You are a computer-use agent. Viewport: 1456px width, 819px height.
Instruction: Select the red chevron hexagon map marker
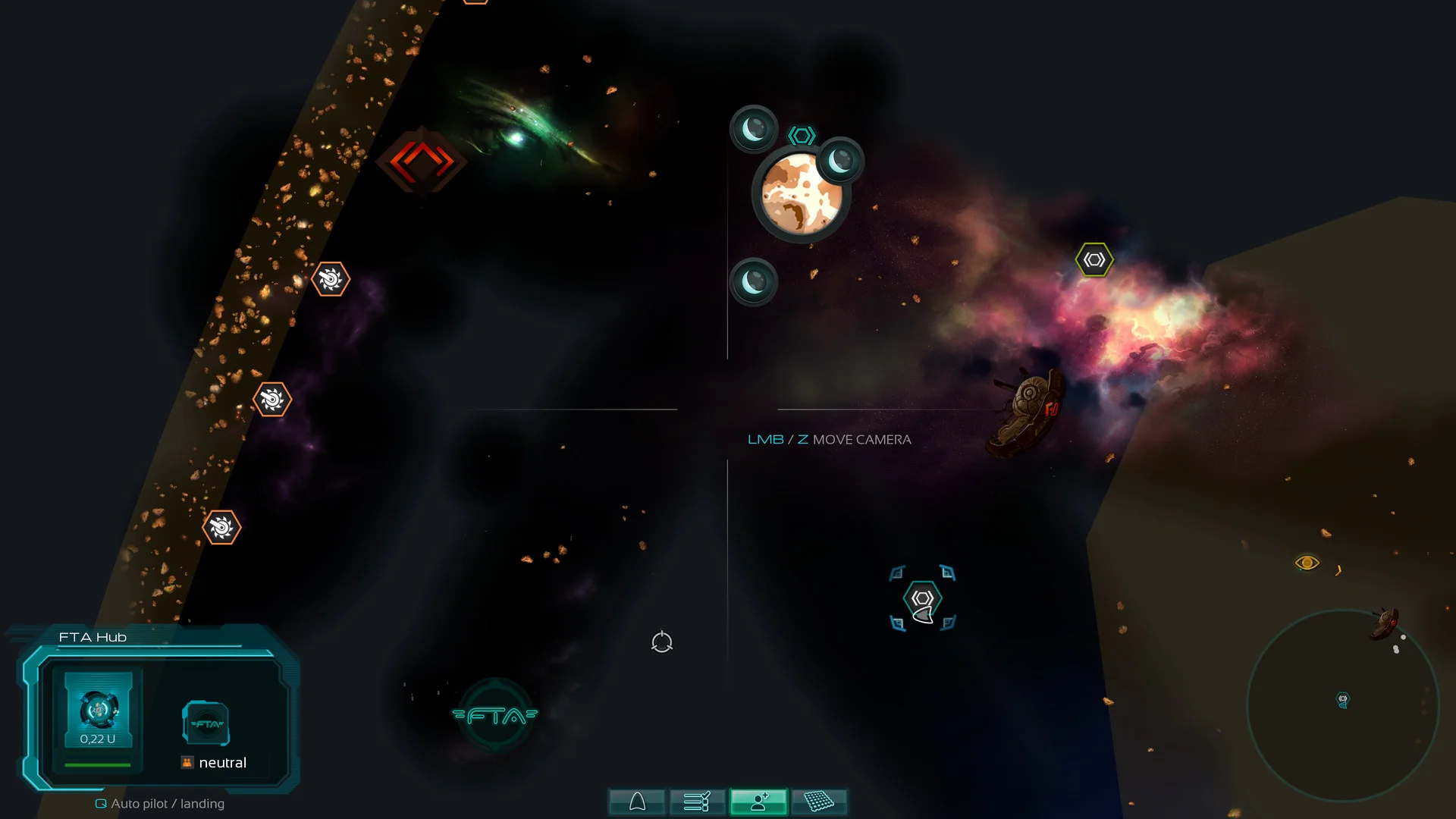(x=422, y=162)
